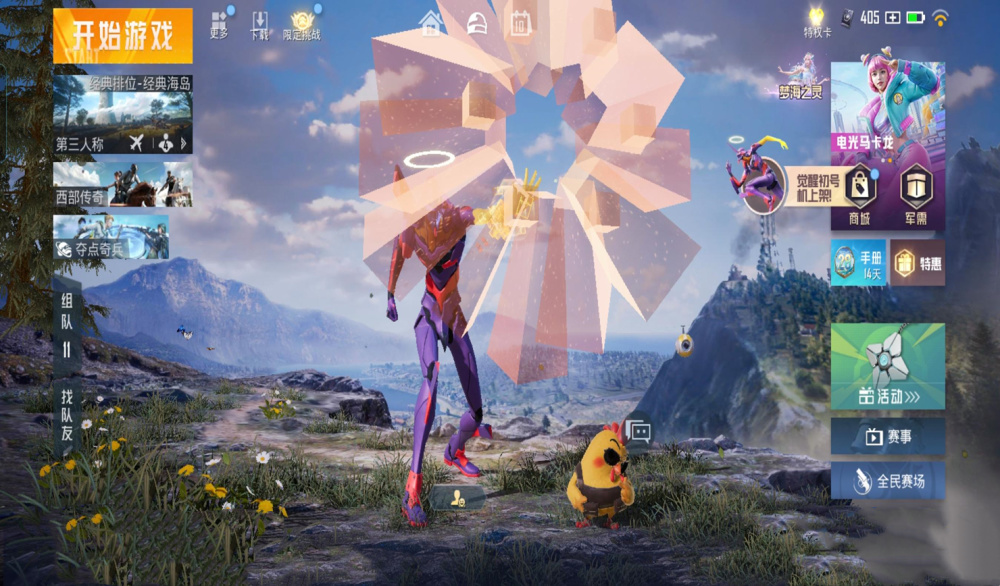This screenshot has height=586, width=1000.
Task: Click the 开始游戏 start button
Action: (122, 36)
